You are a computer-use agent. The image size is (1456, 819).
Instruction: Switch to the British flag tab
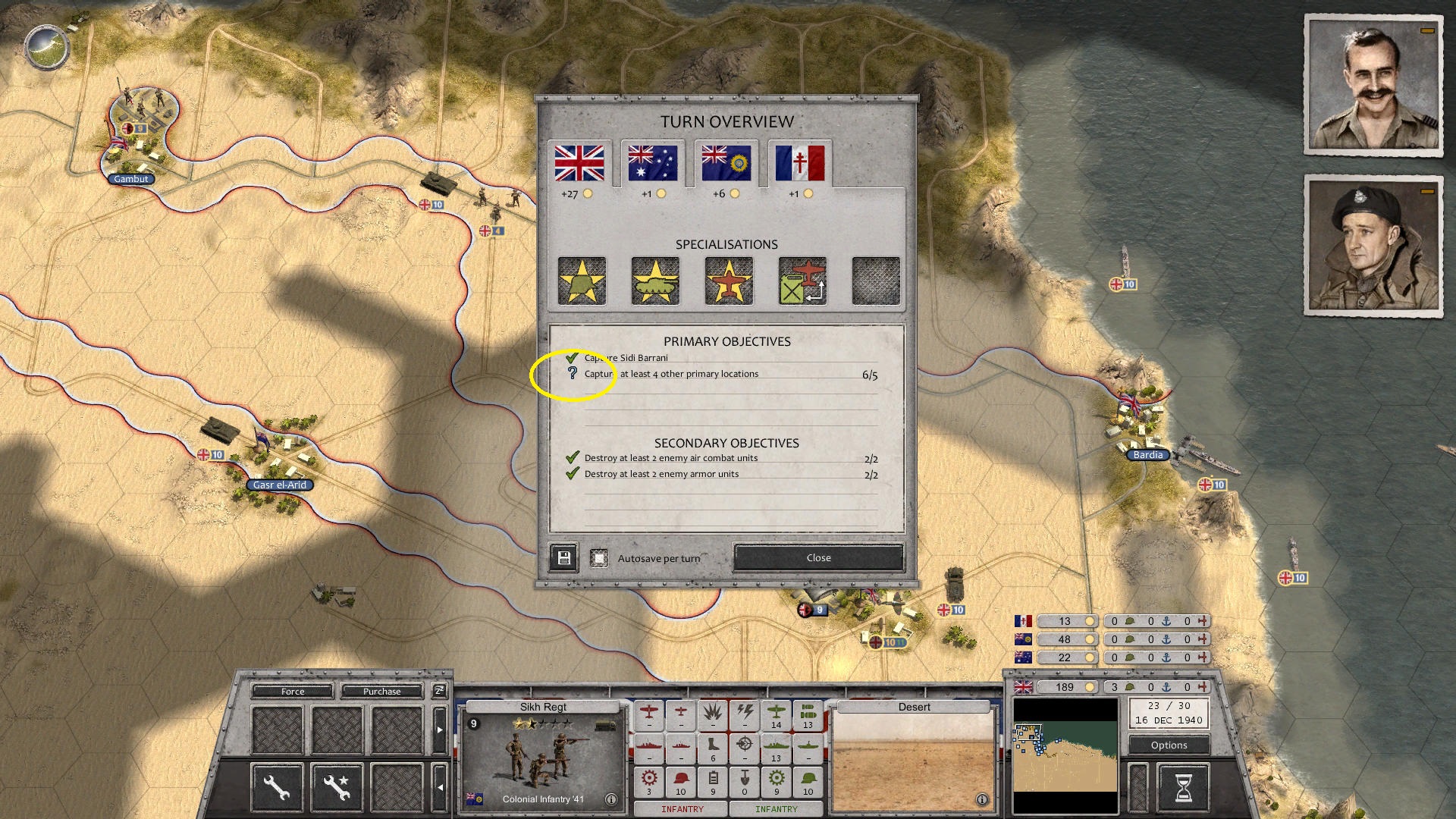point(581,161)
